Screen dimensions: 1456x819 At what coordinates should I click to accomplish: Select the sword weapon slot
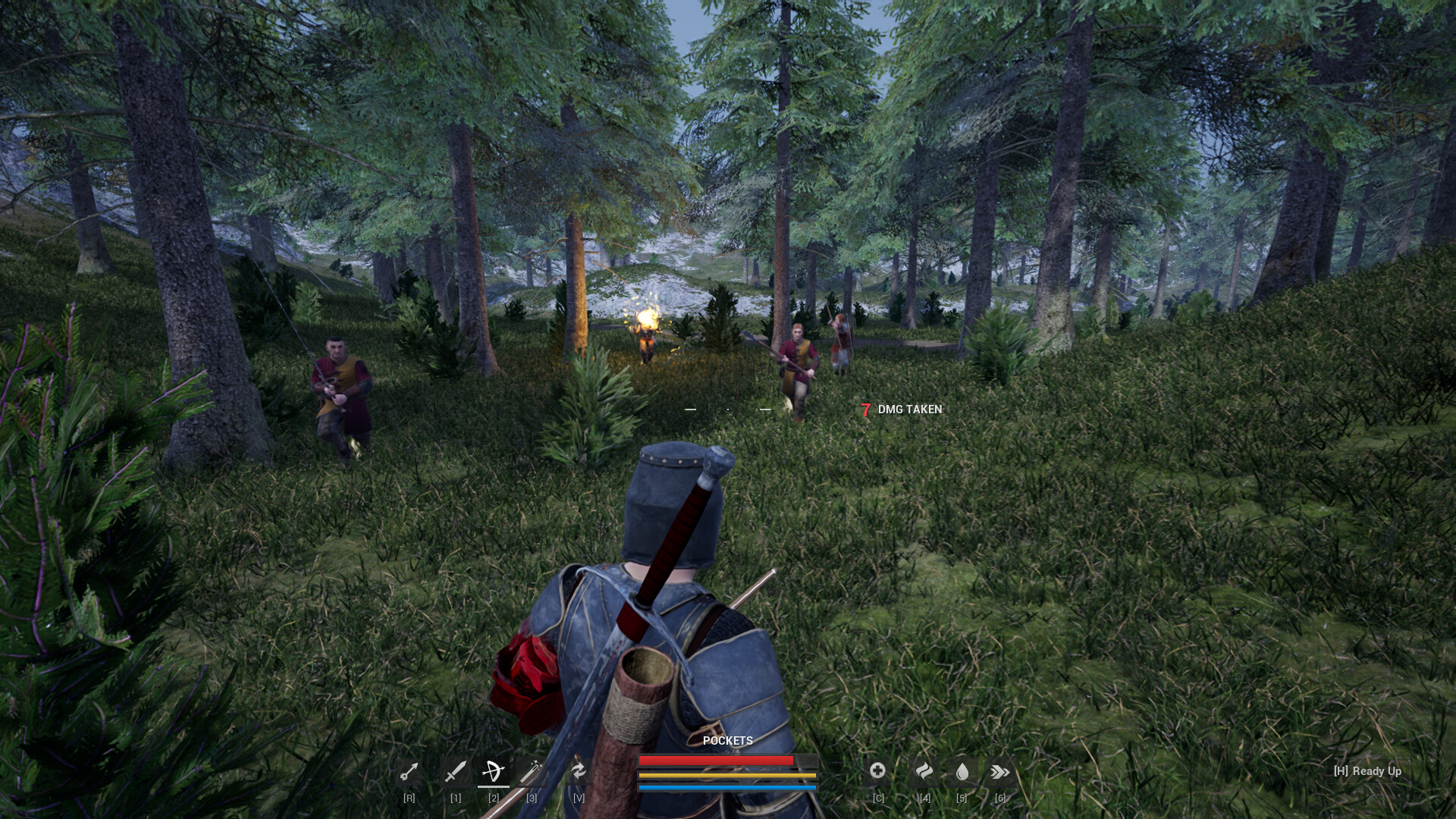(456, 772)
